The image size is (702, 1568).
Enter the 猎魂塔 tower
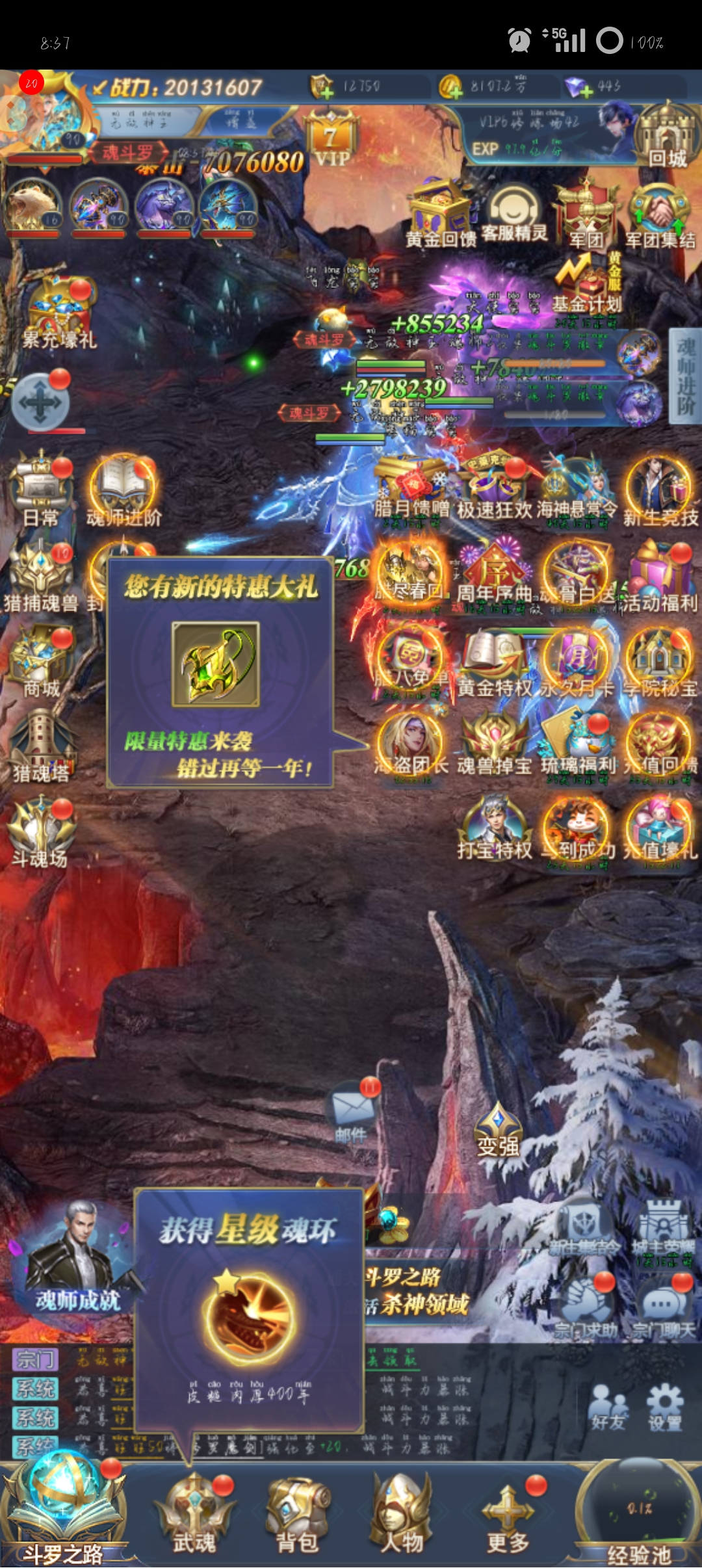click(x=41, y=744)
